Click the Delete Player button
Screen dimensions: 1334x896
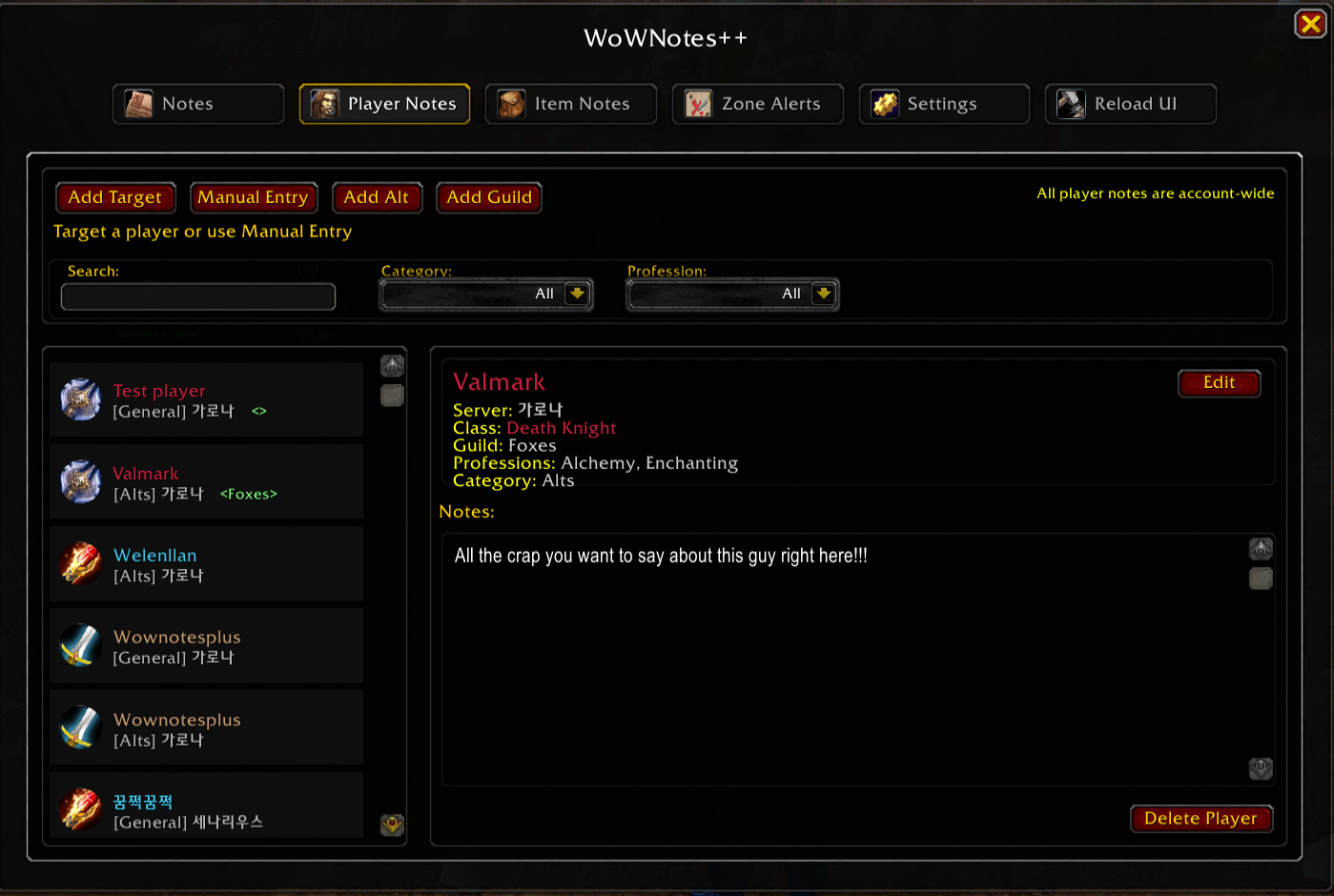click(1201, 818)
